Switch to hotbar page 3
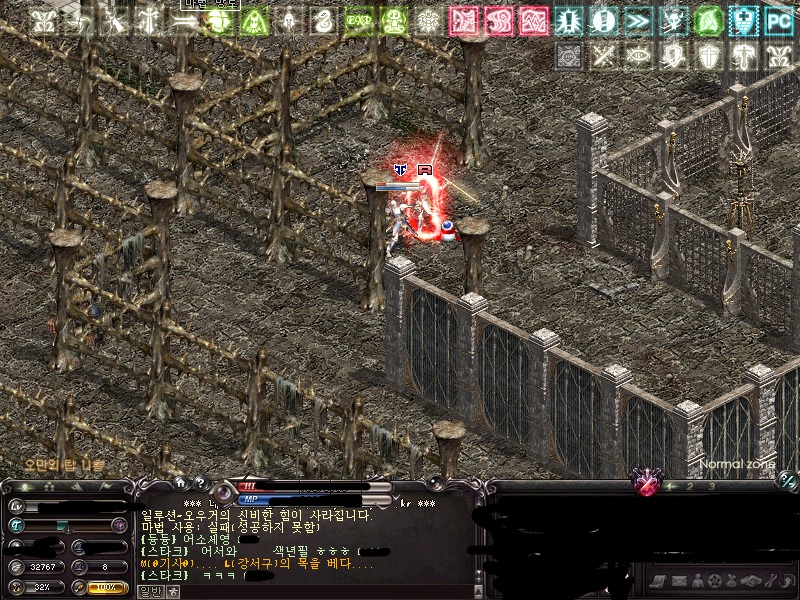The height and width of the screenshot is (600, 800). click(711, 487)
